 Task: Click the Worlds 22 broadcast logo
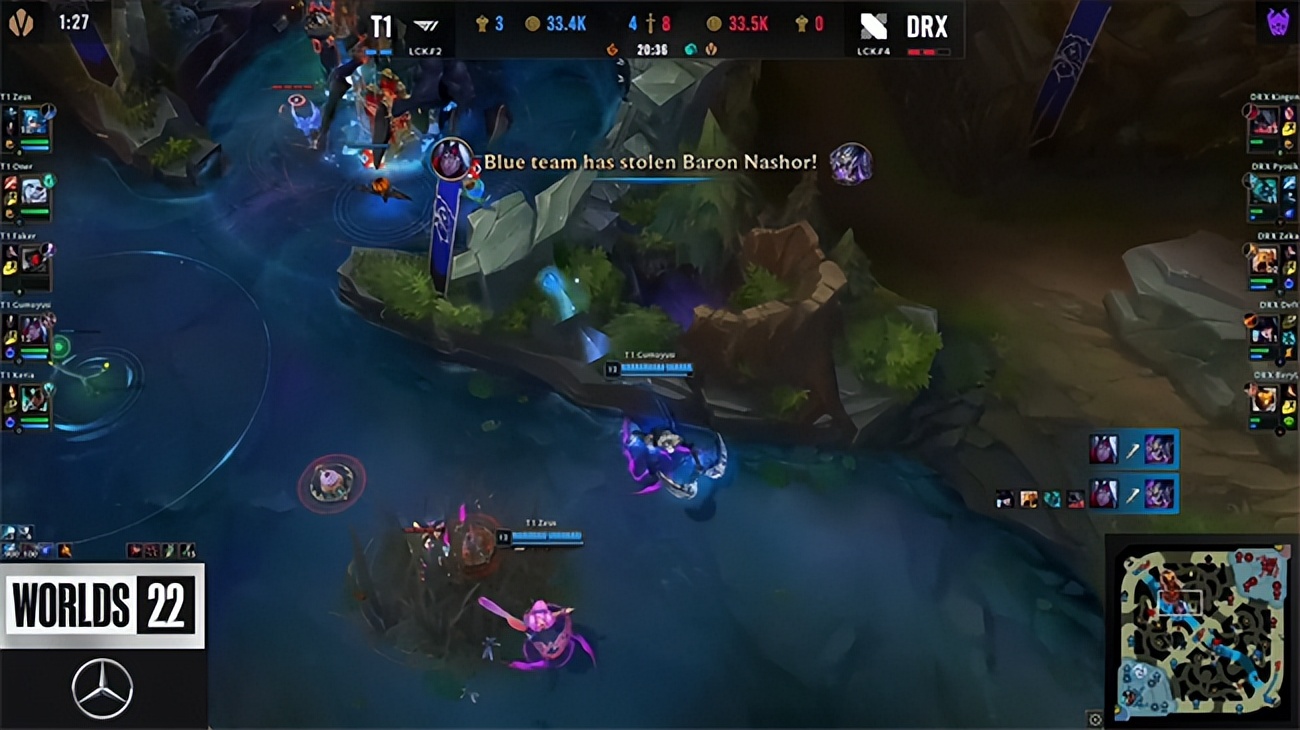coord(102,606)
